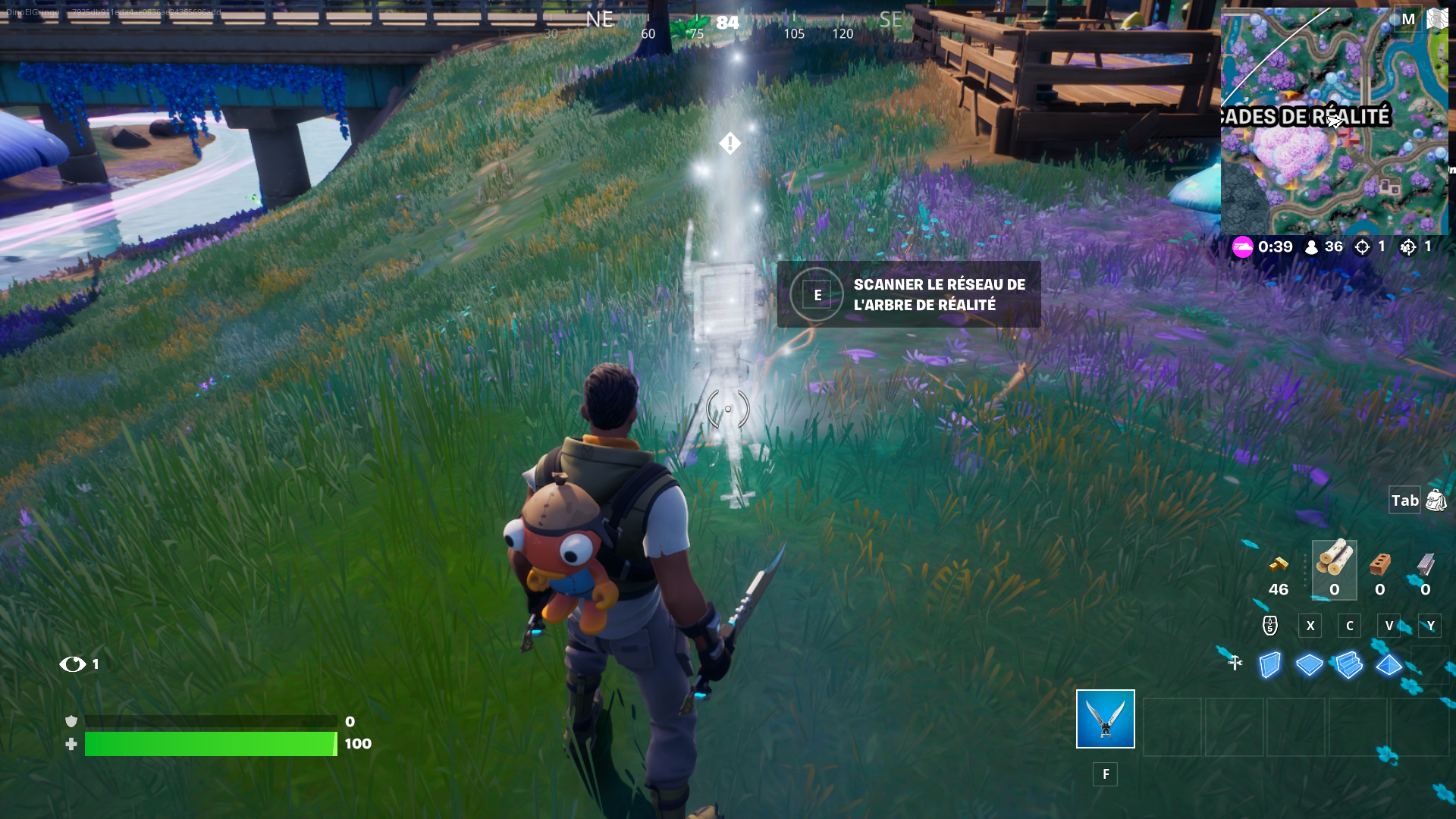
Task: Toggle the spectator eye indicator
Action: pos(72,664)
